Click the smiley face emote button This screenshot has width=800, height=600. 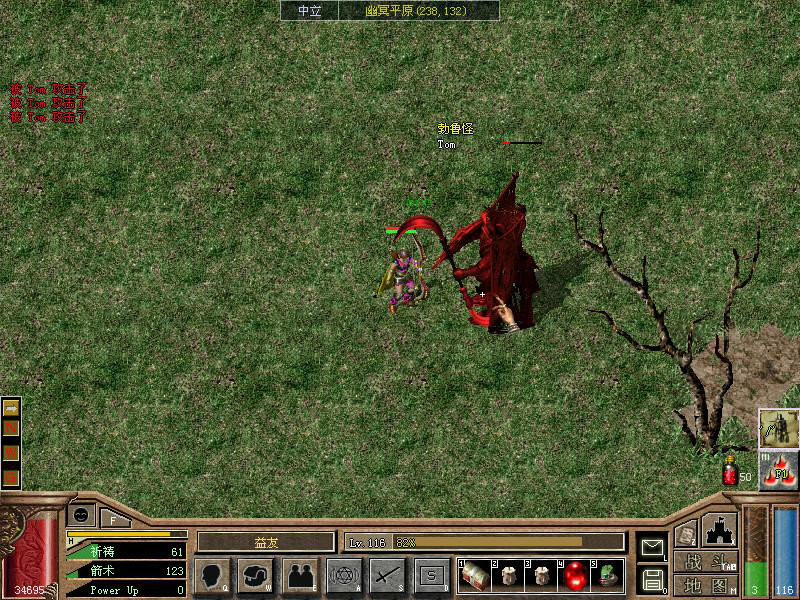pos(83,515)
